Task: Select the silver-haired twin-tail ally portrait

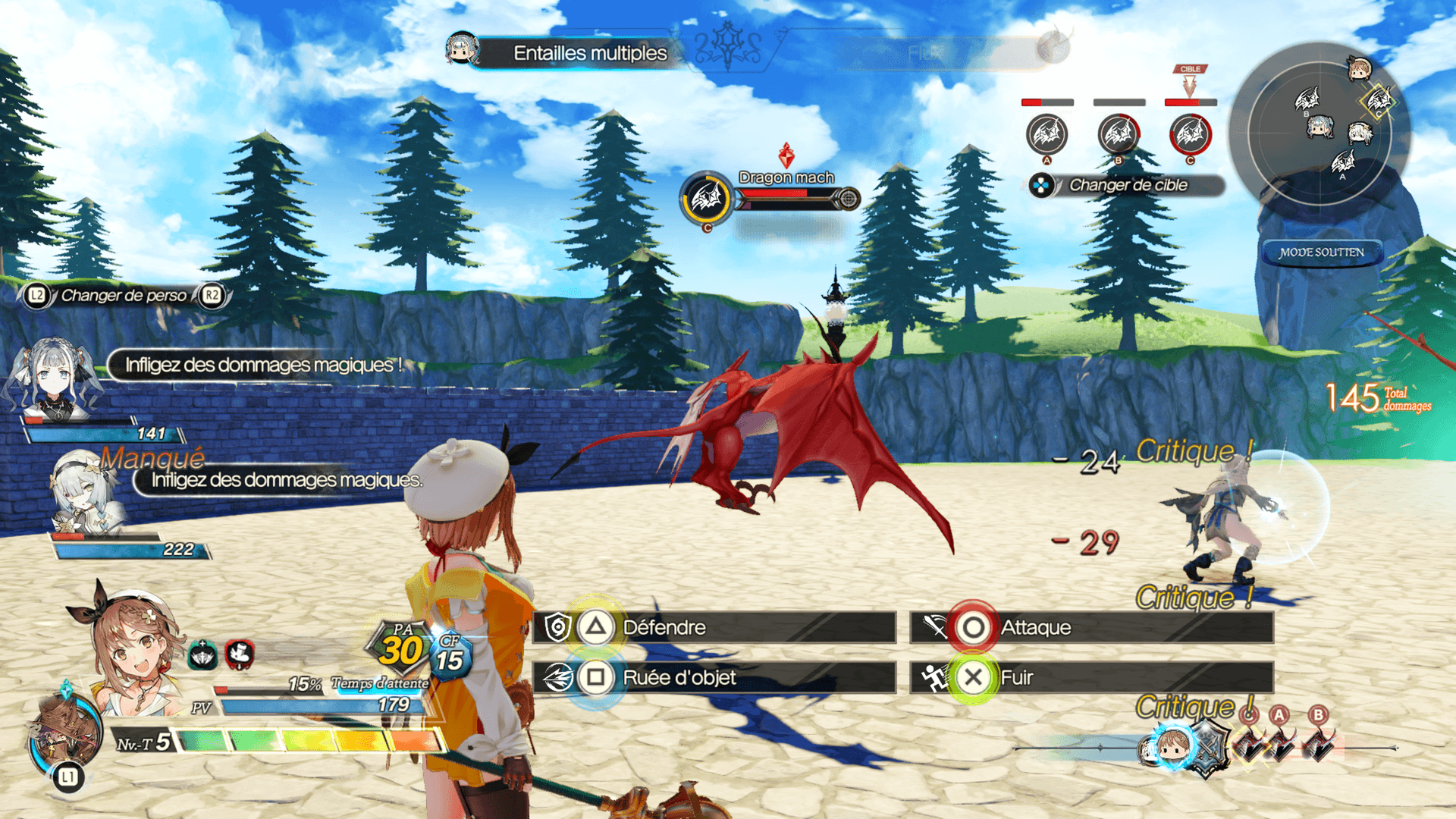Action: pos(53,379)
